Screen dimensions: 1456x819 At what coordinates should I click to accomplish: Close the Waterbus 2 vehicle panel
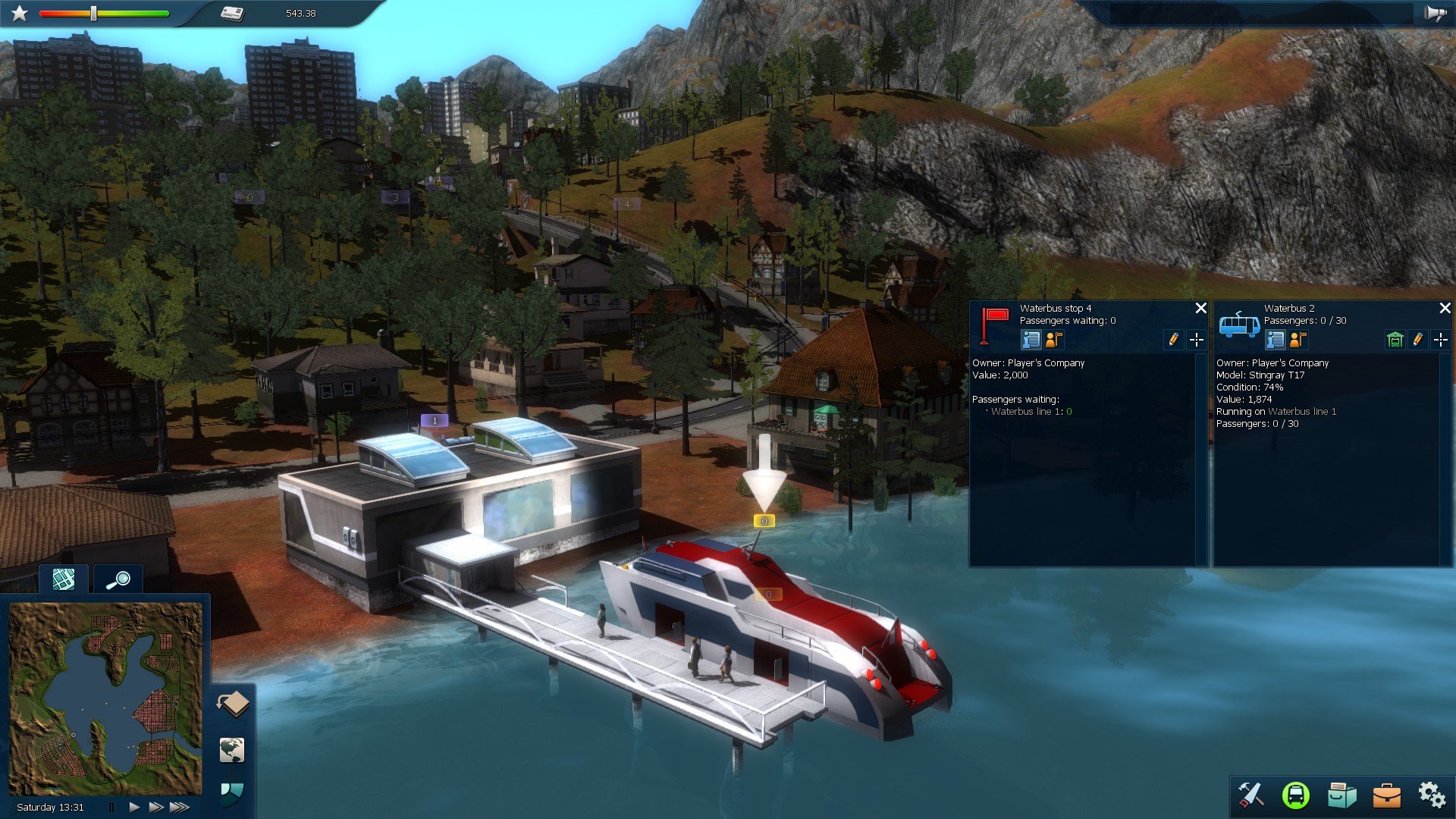[x=1445, y=308]
